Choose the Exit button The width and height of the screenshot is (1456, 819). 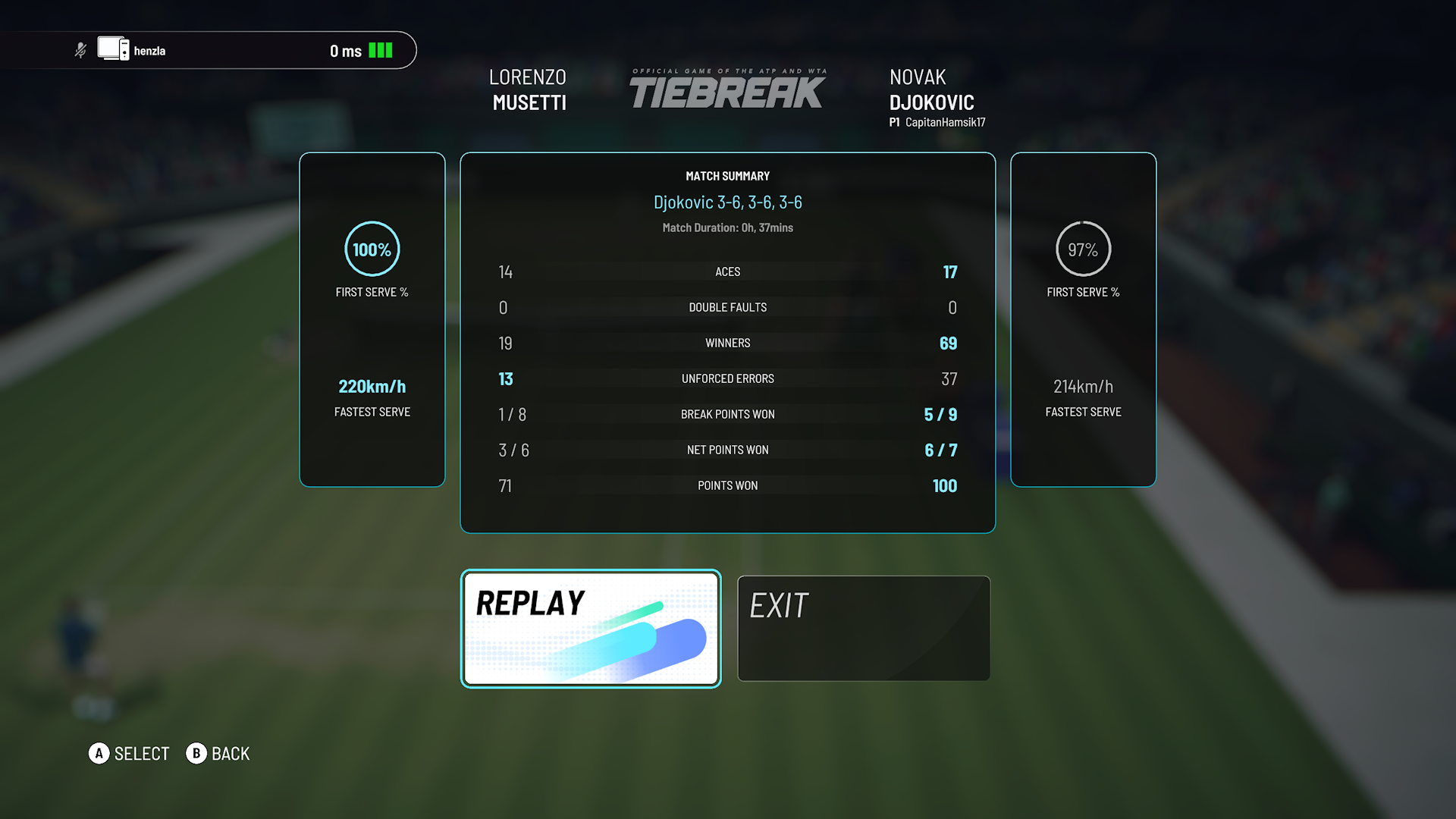pyautogui.click(x=864, y=628)
